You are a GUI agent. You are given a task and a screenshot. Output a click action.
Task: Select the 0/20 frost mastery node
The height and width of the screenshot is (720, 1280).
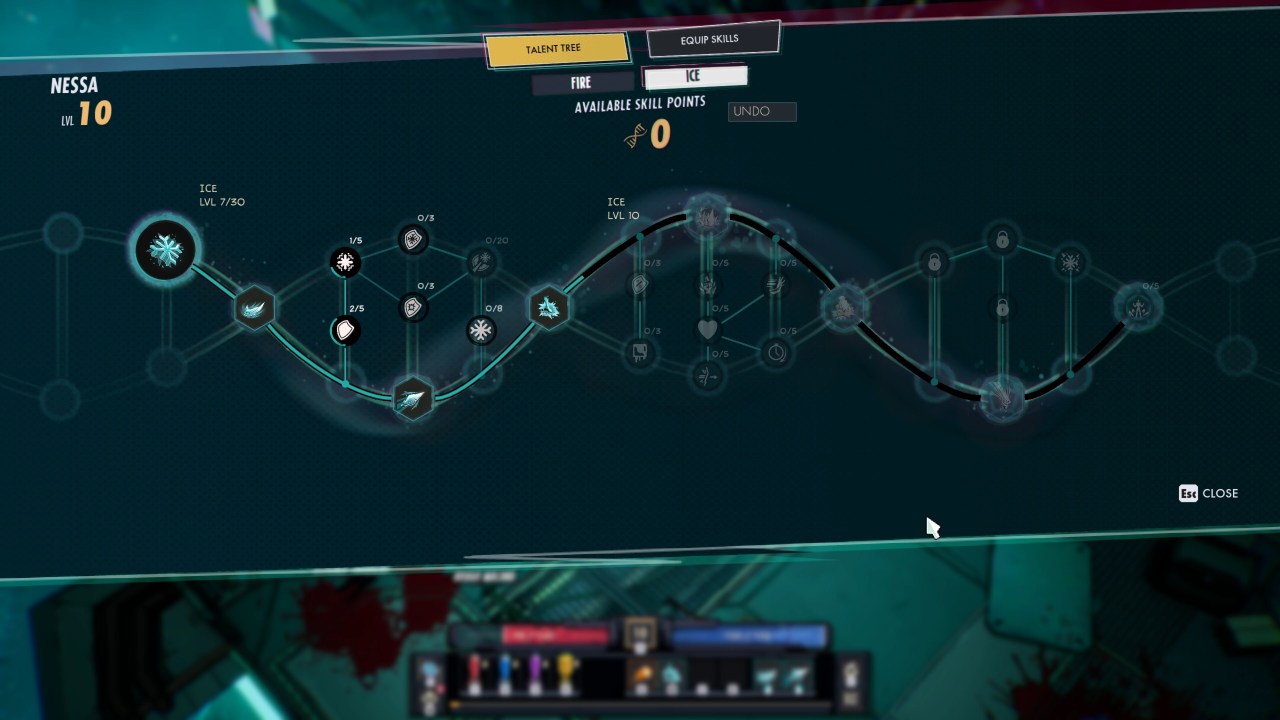(x=481, y=260)
